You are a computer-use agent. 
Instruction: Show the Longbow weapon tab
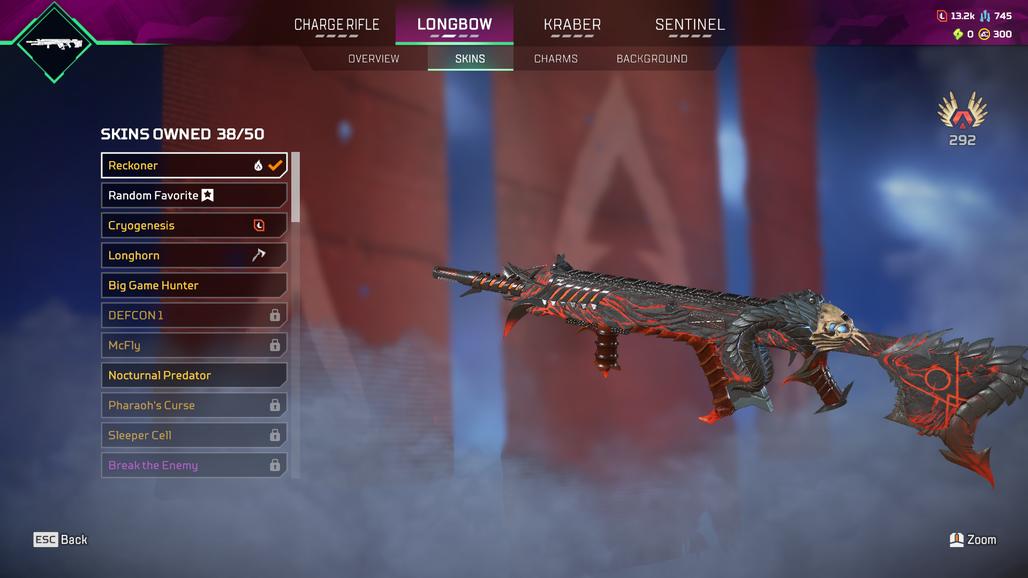click(x=454, y=25)
